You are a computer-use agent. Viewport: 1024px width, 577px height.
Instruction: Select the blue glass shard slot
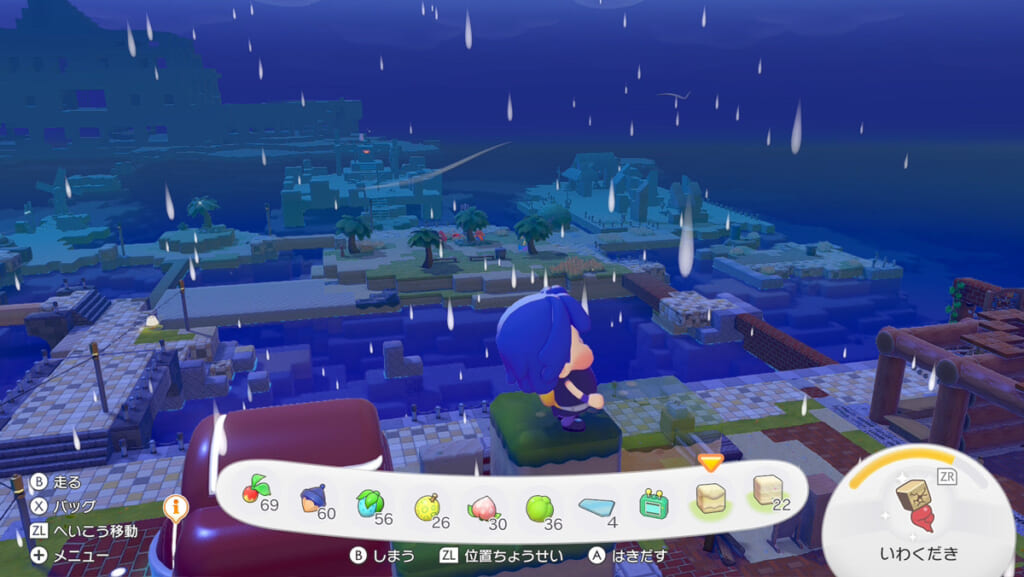(599, 505)
